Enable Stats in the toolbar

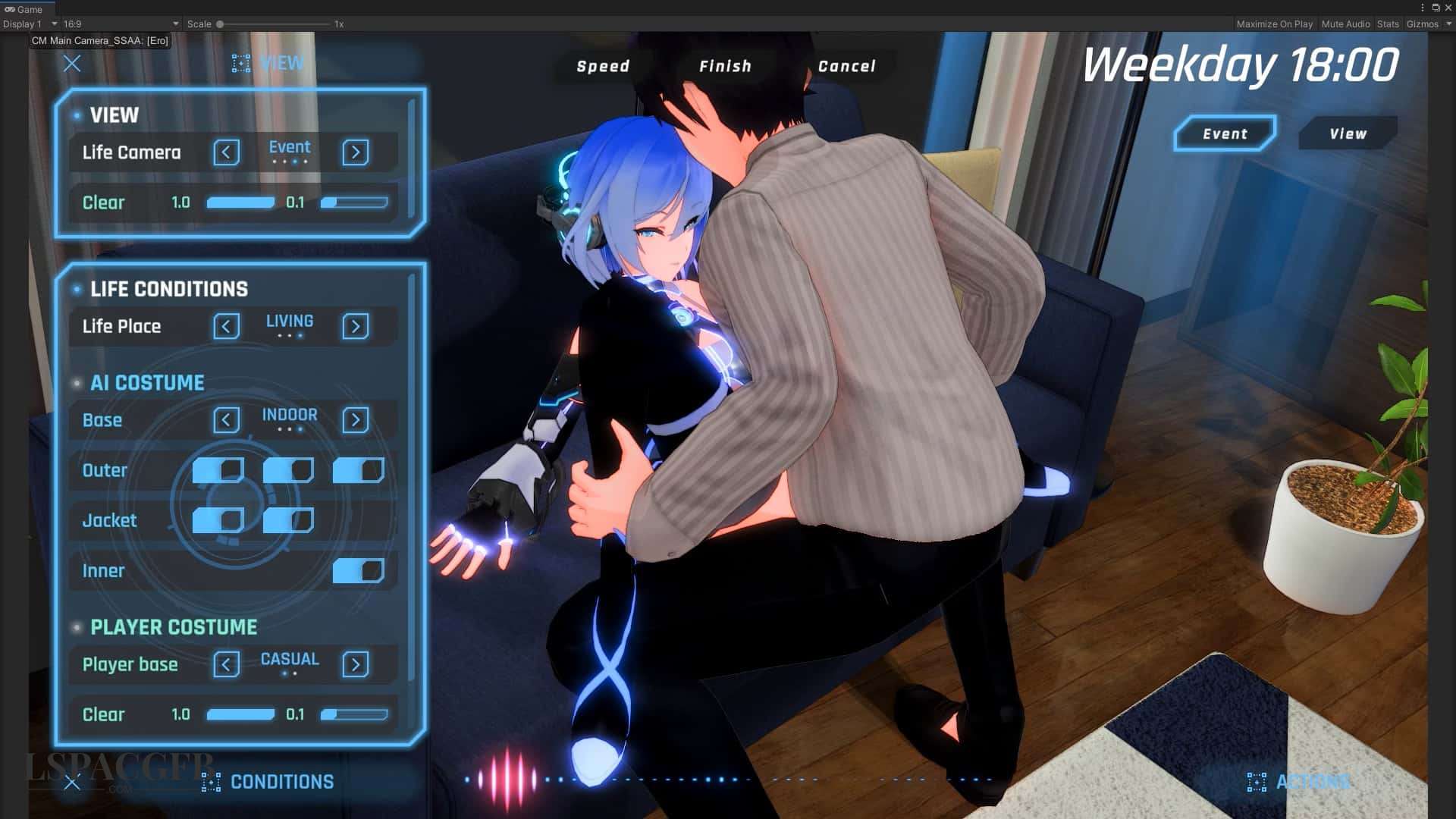coord(1388,24)
